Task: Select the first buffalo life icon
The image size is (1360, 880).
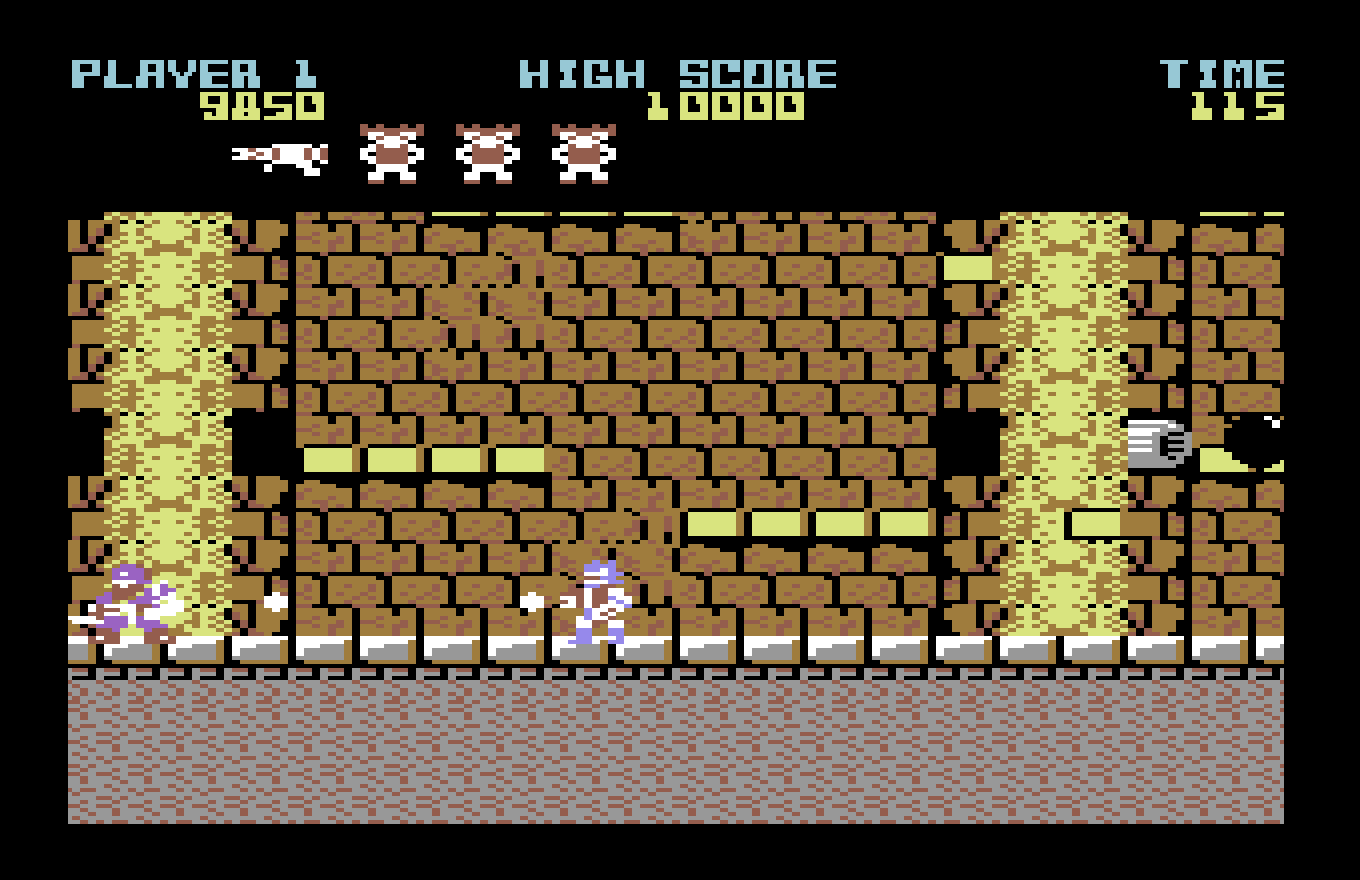Action: (390, 155)
